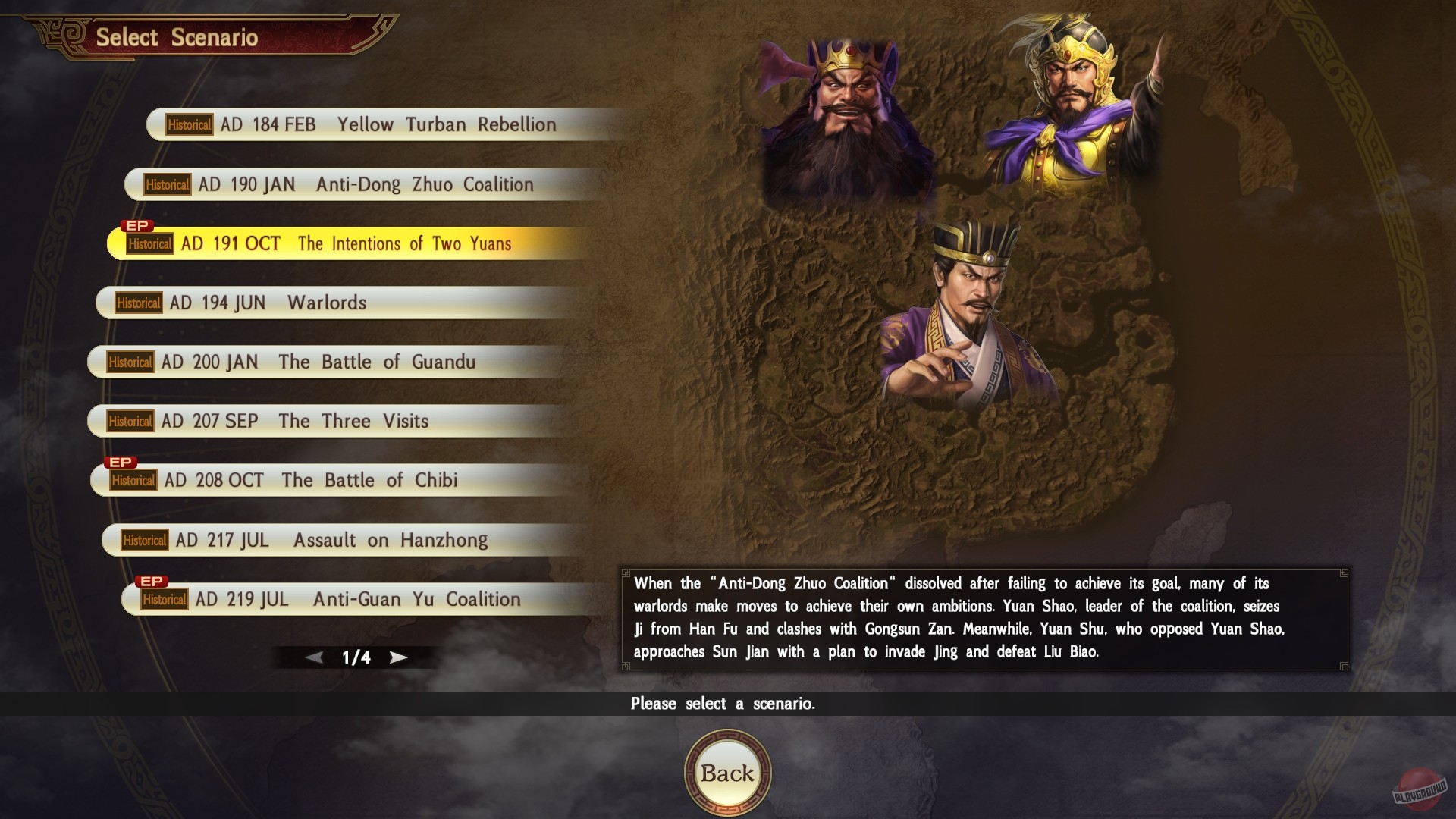Click the EP badge on Anti-Guan Yu Coalition
The image size is (1456, 819).
click(151, 579)
